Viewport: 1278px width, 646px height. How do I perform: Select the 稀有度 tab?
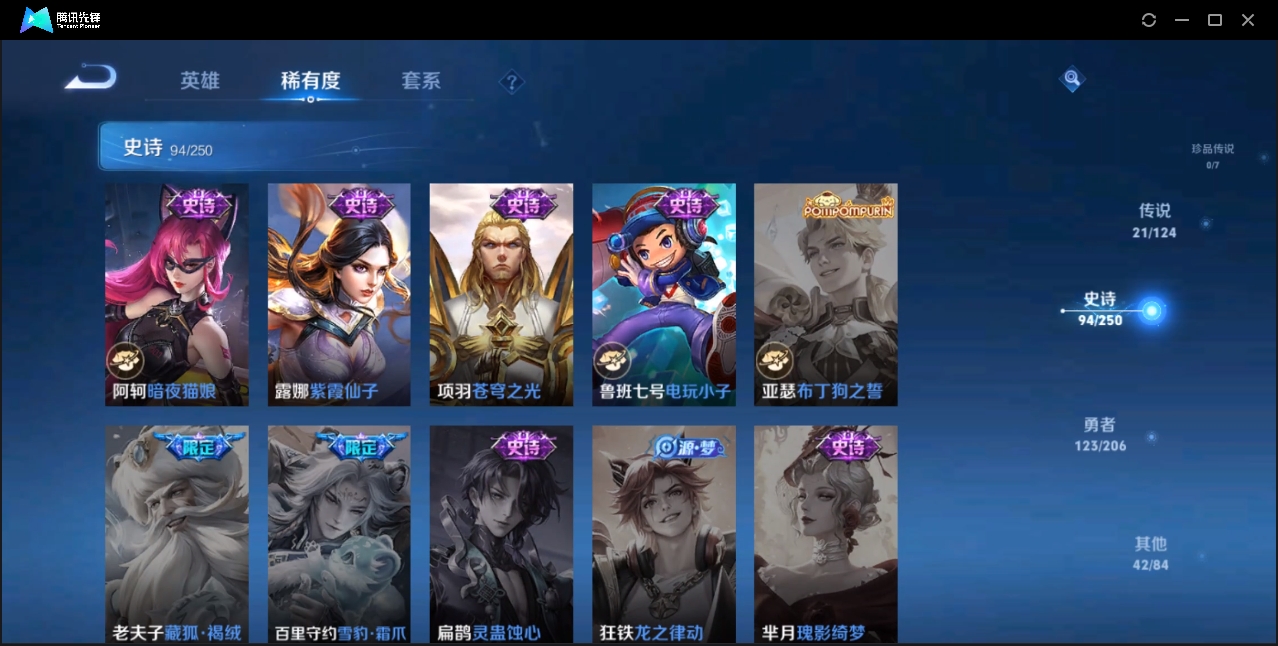[310, 81]
